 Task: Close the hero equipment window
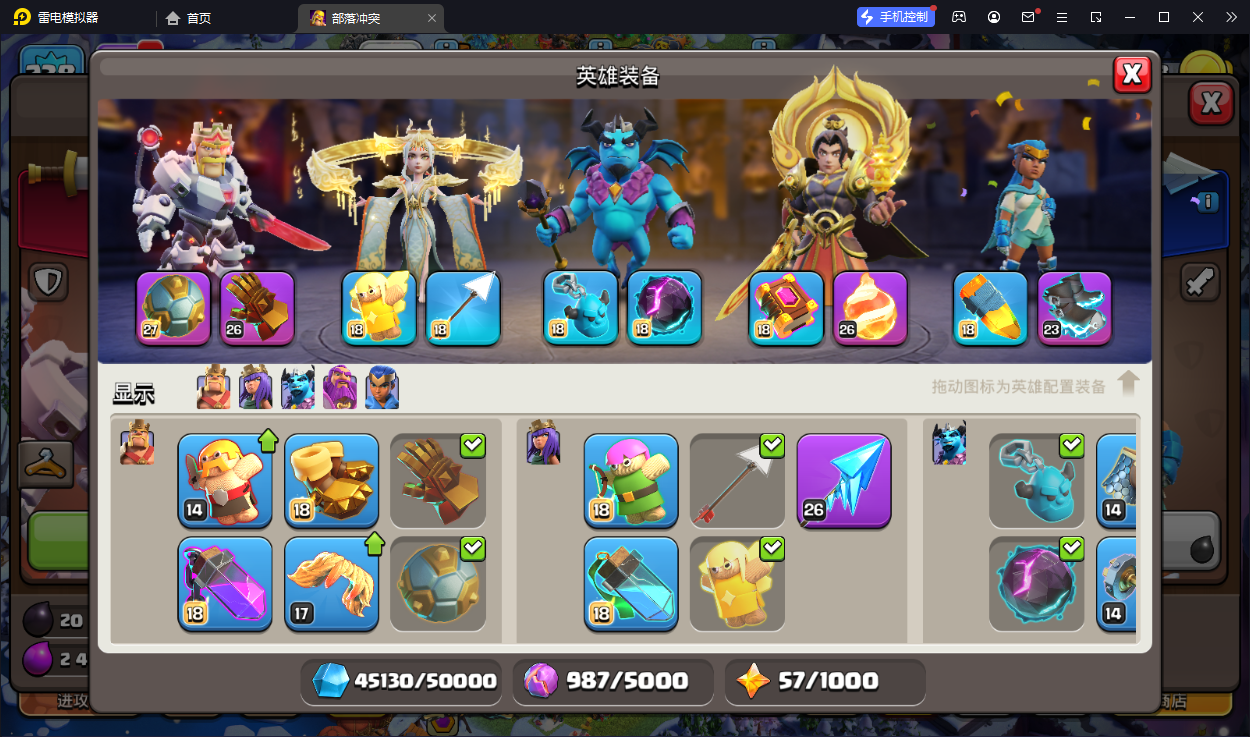(1132, 74)
